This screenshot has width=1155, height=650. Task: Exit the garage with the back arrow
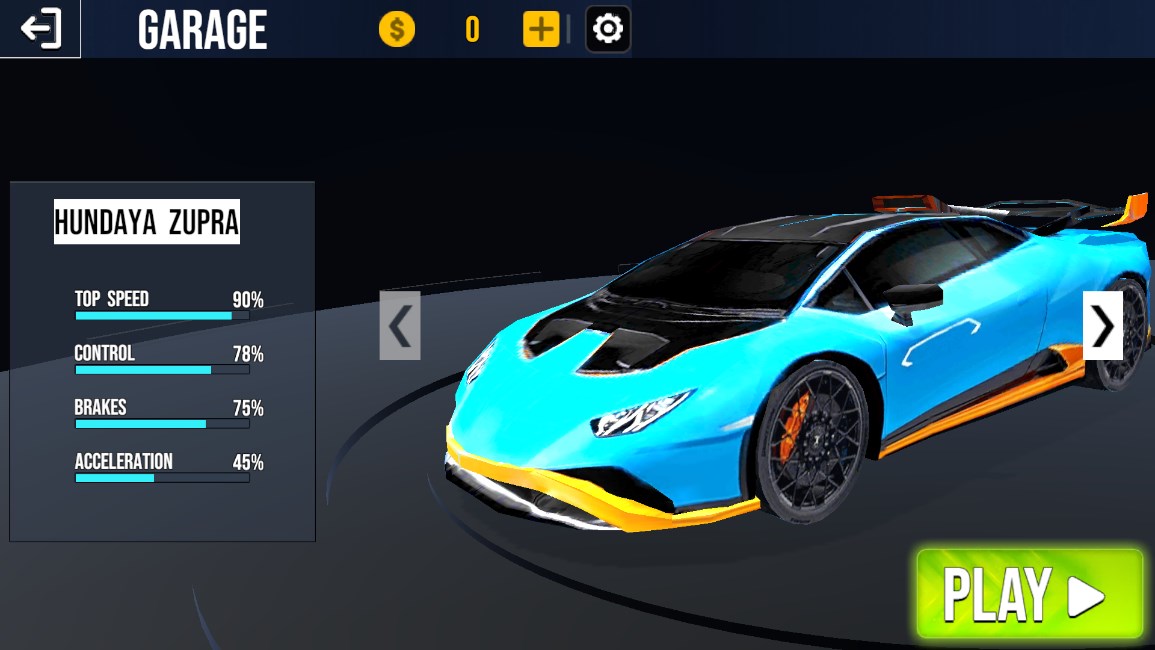[x=40, y=29]
